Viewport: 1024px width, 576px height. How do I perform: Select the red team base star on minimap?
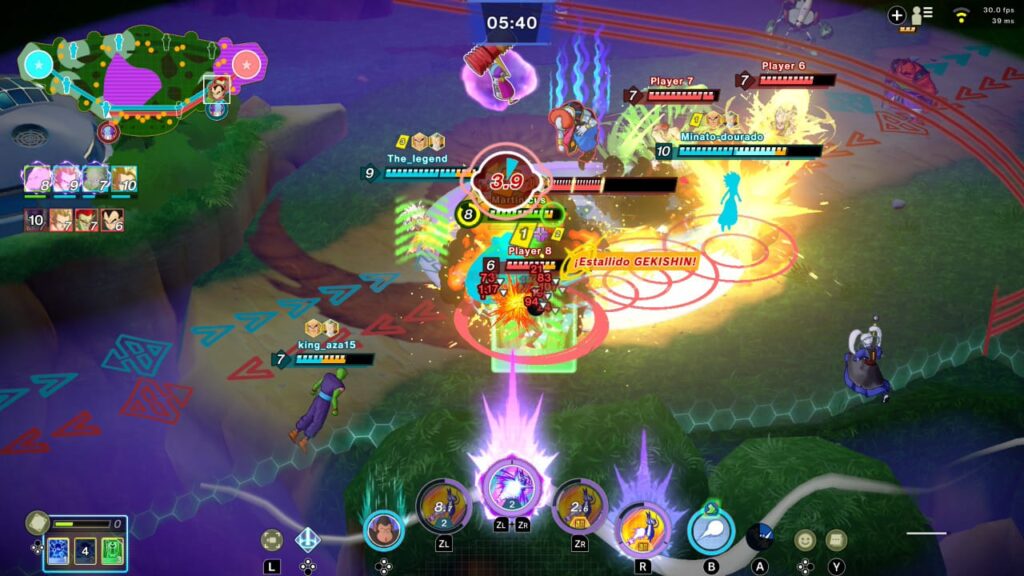(245, 65)
